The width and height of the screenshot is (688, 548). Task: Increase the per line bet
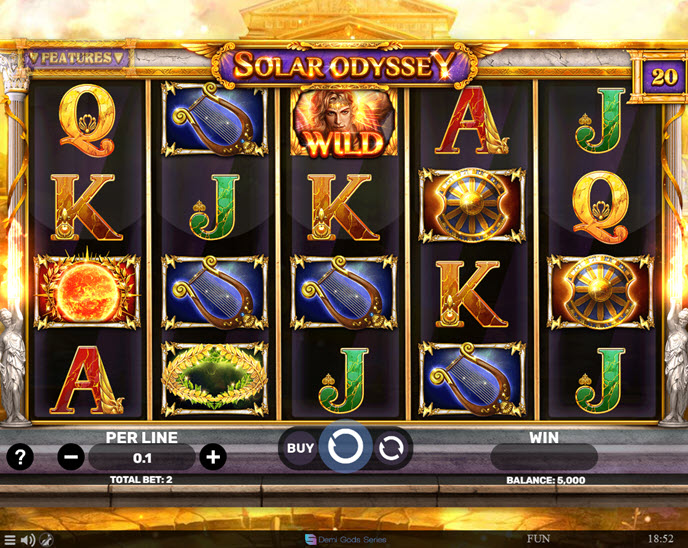[212, 458]
